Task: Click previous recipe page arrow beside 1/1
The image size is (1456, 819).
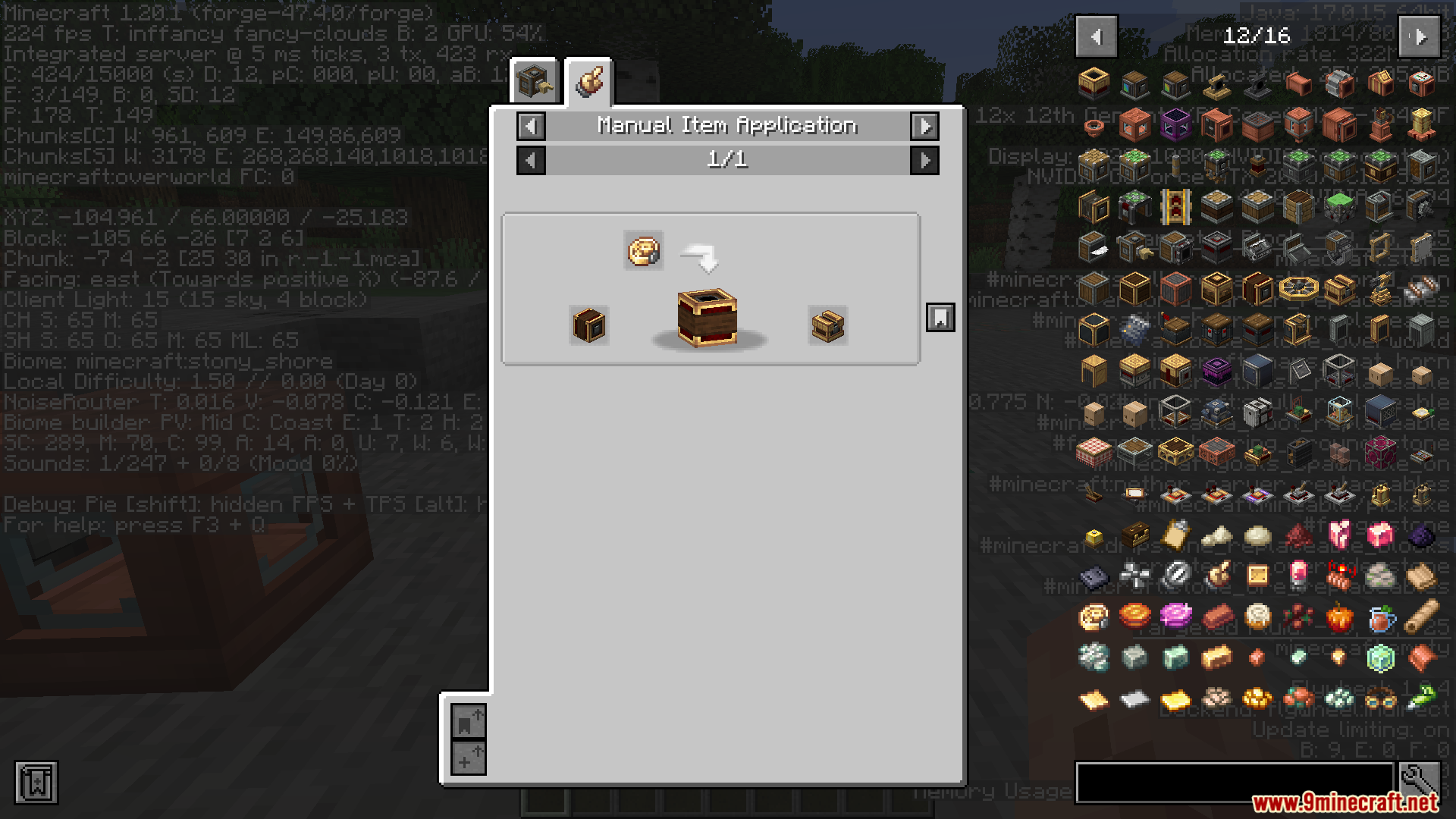Action: 531,160
